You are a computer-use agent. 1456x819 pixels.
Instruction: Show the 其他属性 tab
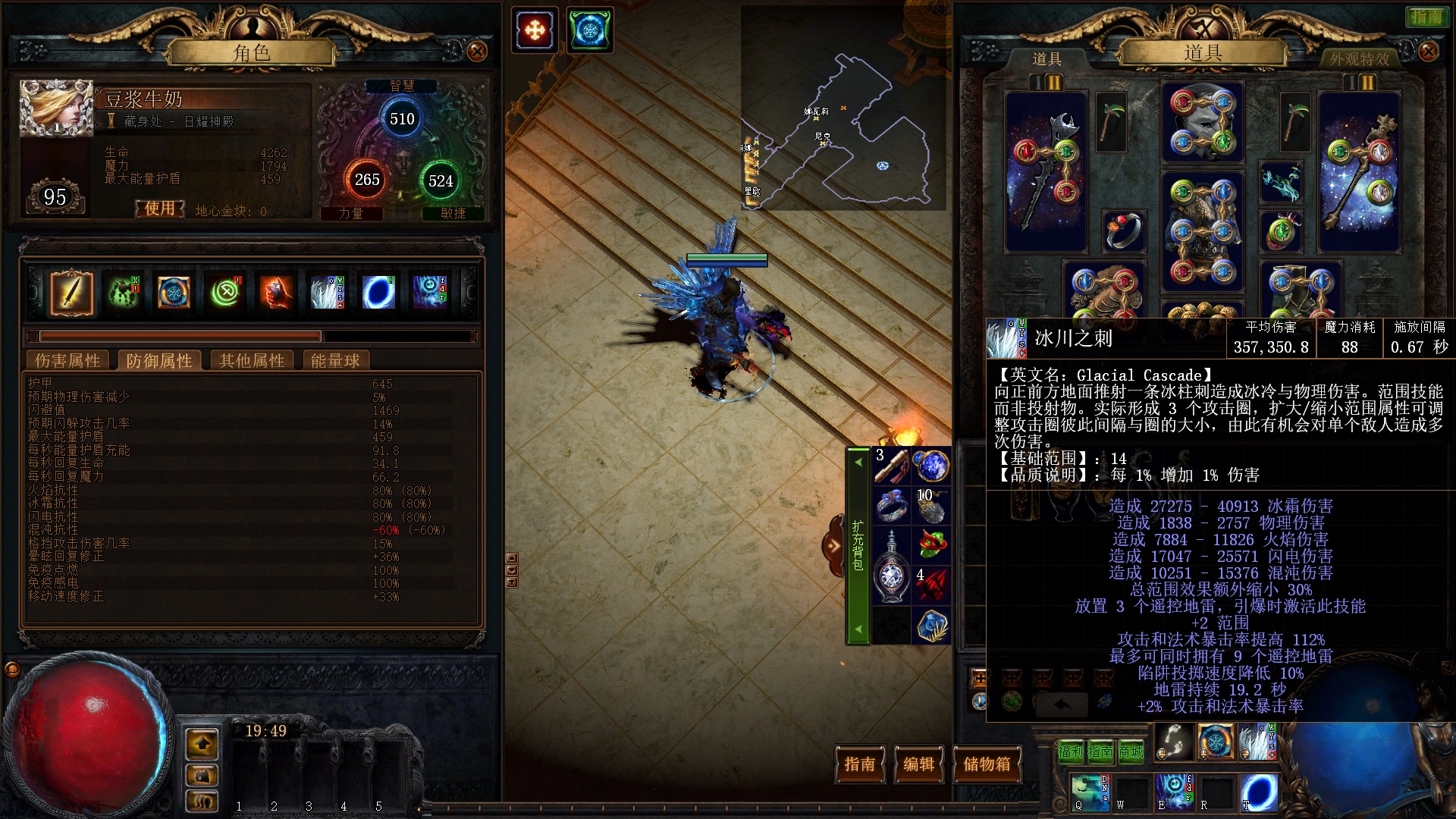pos(252,361)
